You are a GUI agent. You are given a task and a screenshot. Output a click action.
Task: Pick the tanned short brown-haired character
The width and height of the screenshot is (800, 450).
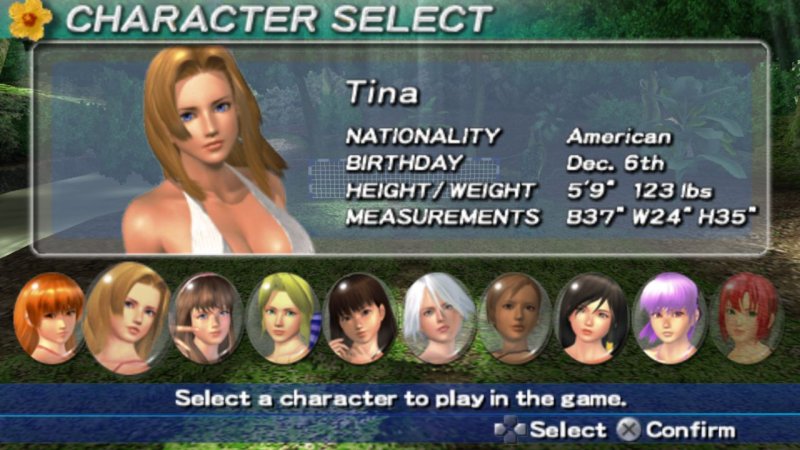pyautogui.click(x=515, y=317)
